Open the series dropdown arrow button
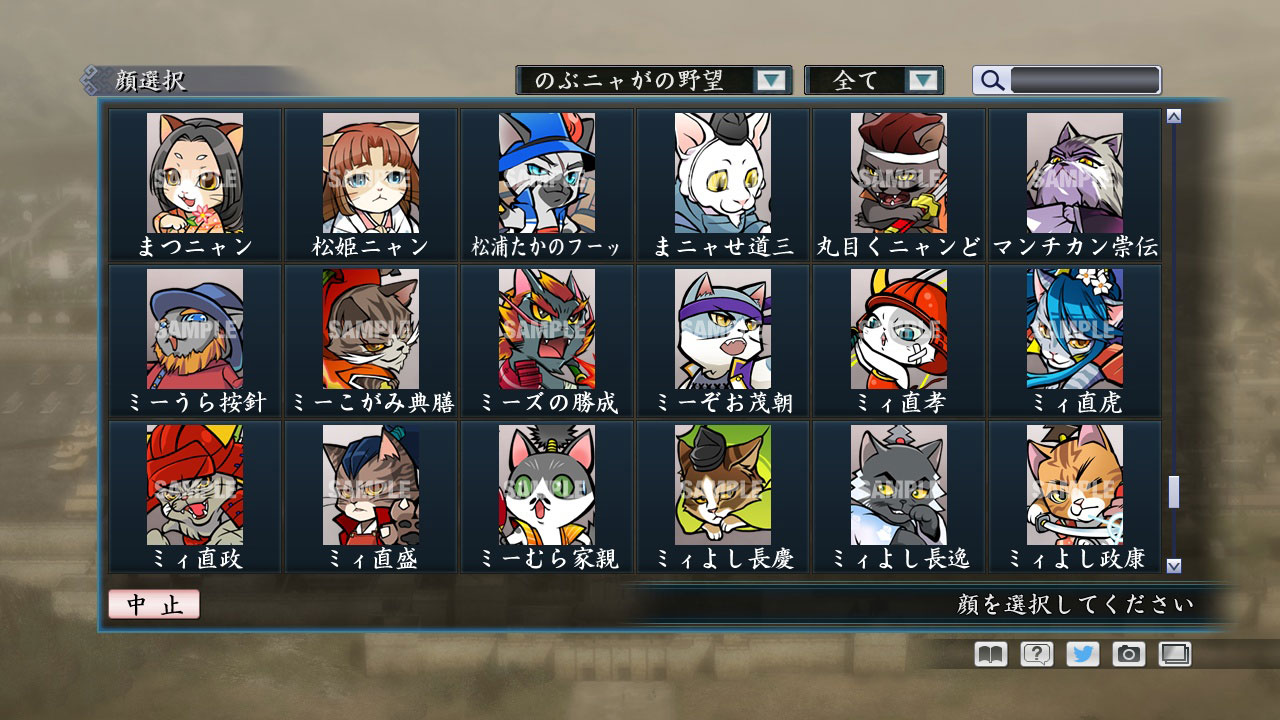Viewport: 1280px width, 720px height. 770,80
